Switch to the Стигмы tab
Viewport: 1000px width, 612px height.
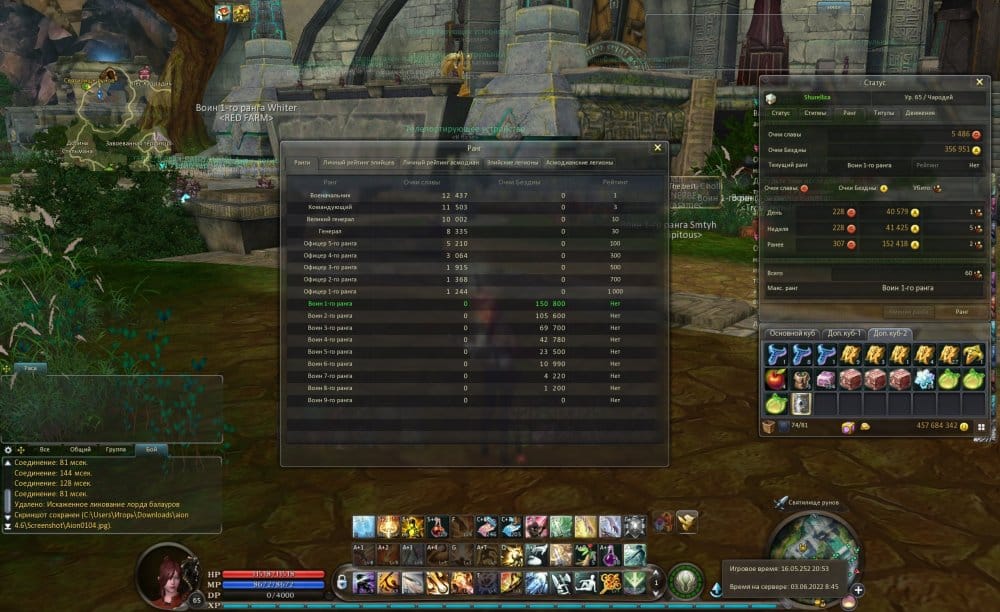point(815,113)
